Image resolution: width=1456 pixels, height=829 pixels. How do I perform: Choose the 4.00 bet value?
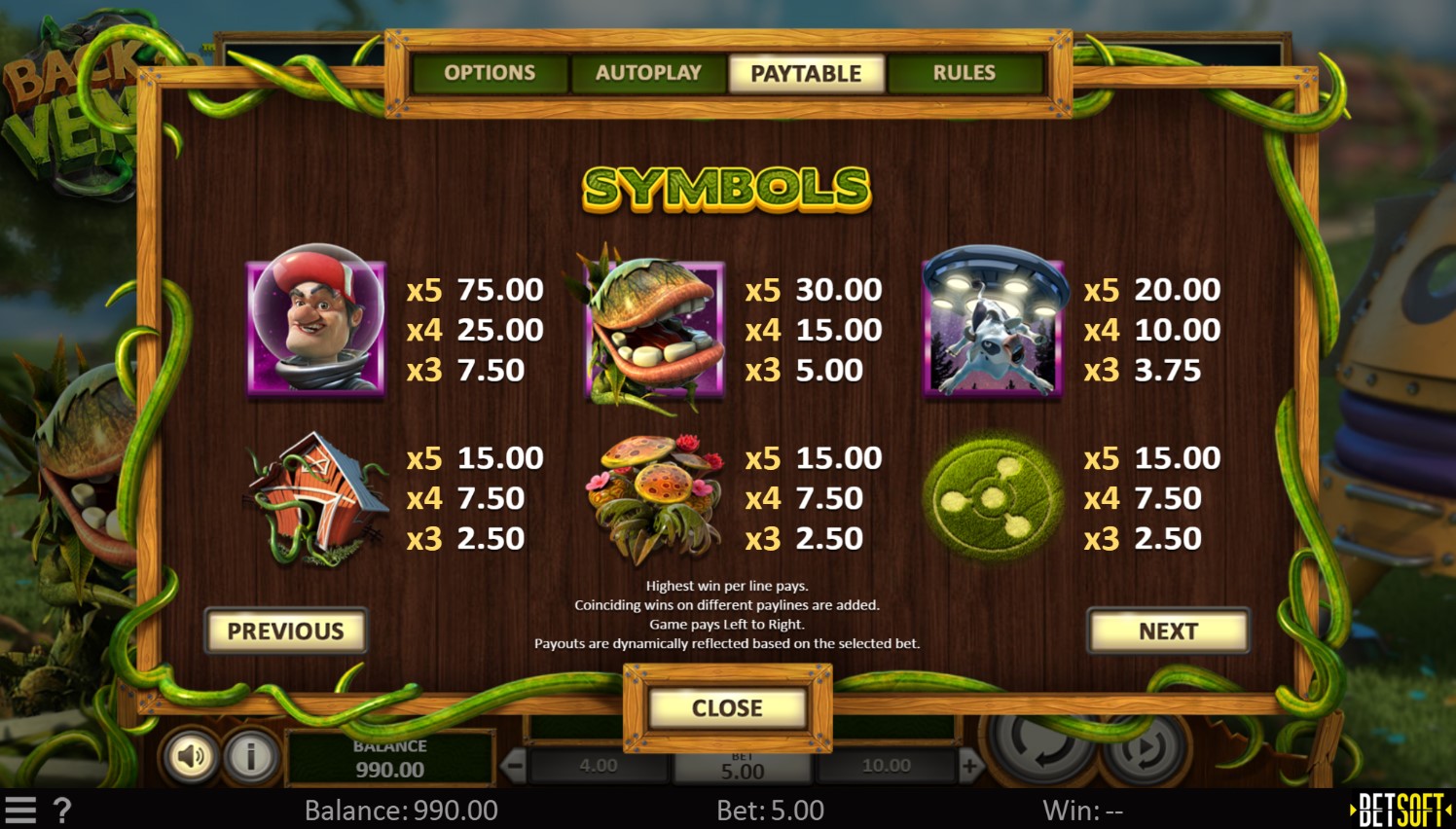click(x=598, y=767)
